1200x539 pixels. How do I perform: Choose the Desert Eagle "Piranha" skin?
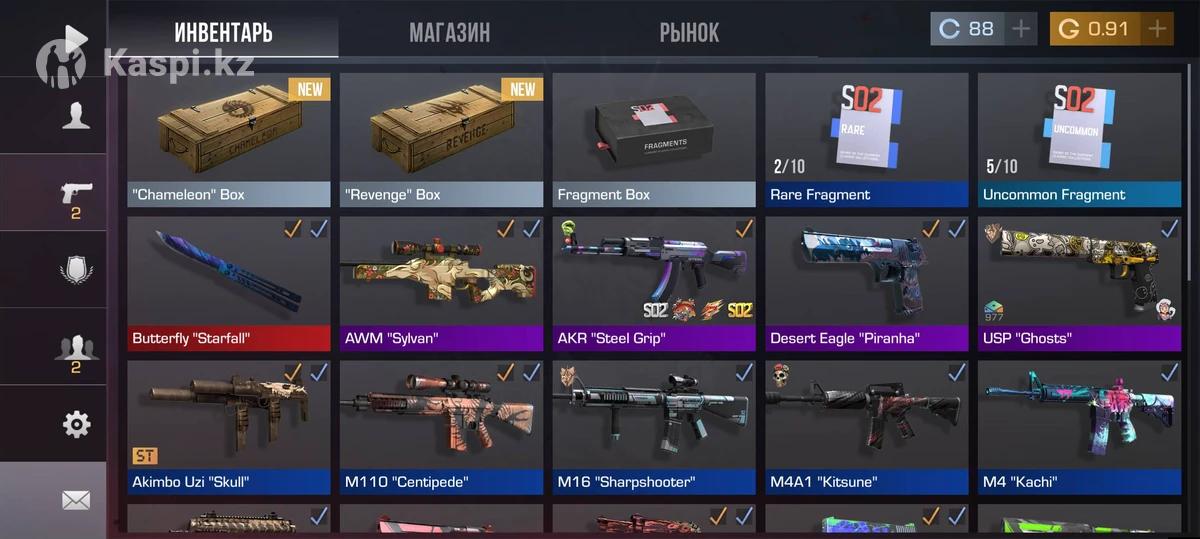coord(867,282)
